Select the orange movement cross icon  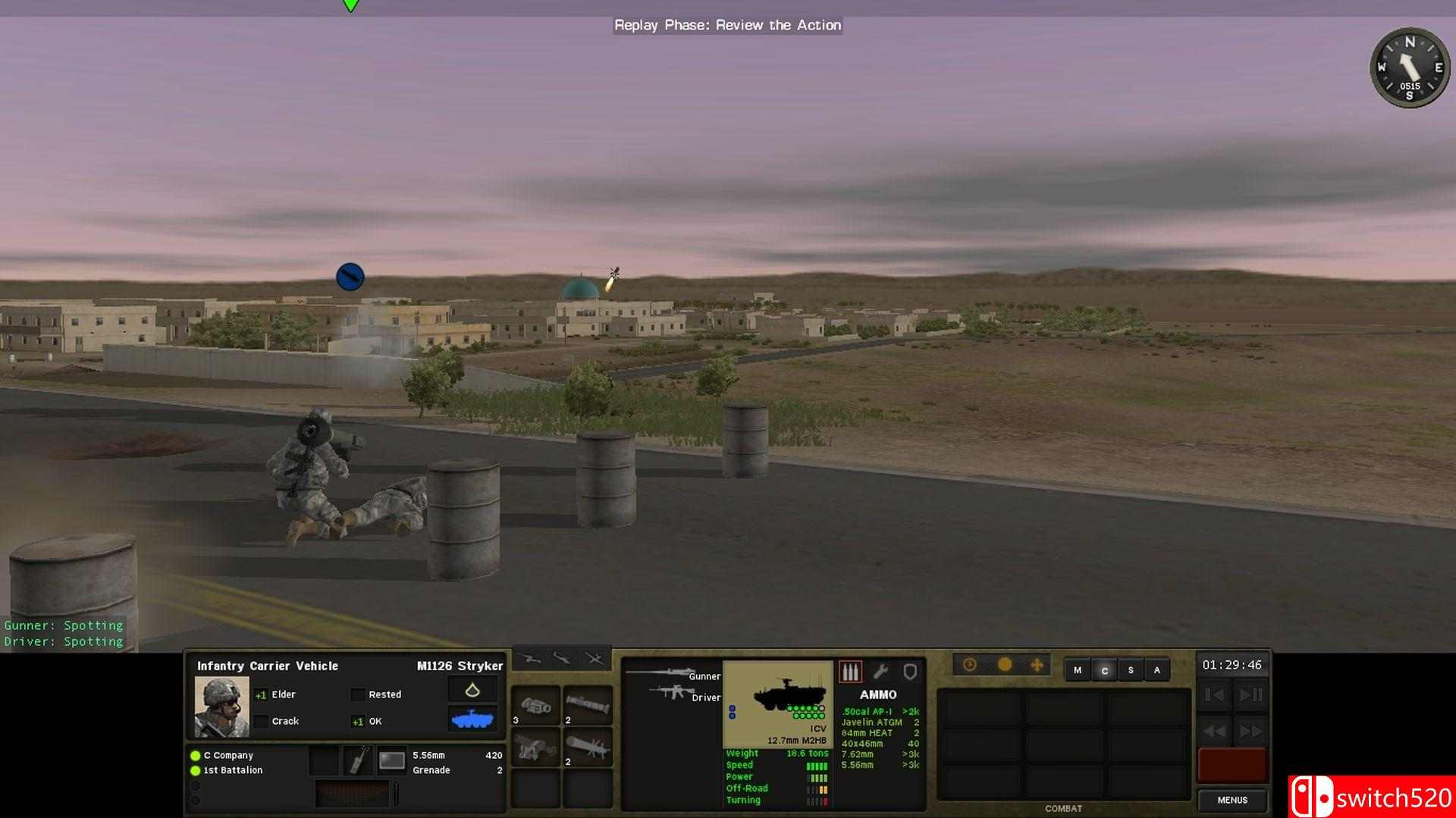point(1036,665)
